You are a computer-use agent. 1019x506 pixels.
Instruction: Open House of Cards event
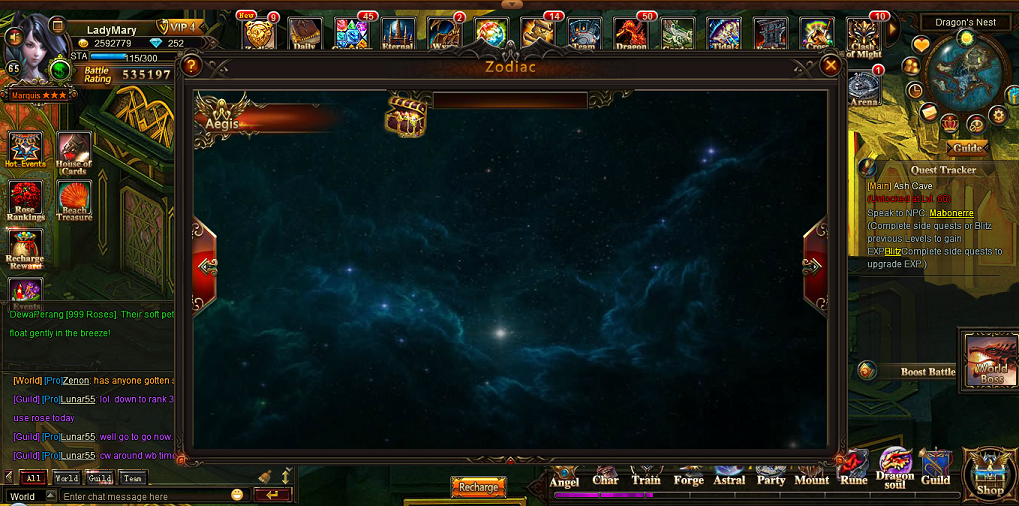(x=74, y=153)
